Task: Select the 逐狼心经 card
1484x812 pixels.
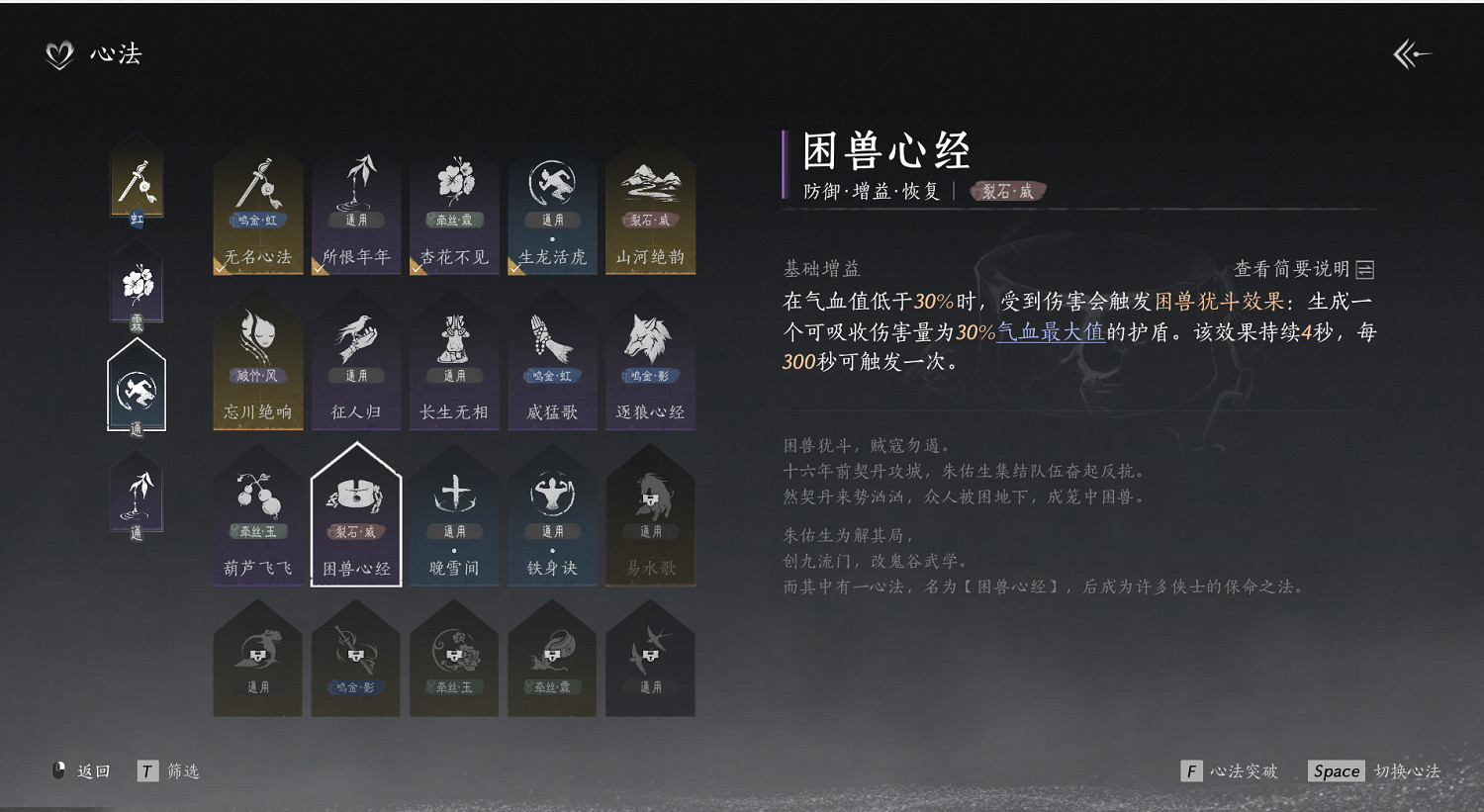Action: [x=650, y=361]
